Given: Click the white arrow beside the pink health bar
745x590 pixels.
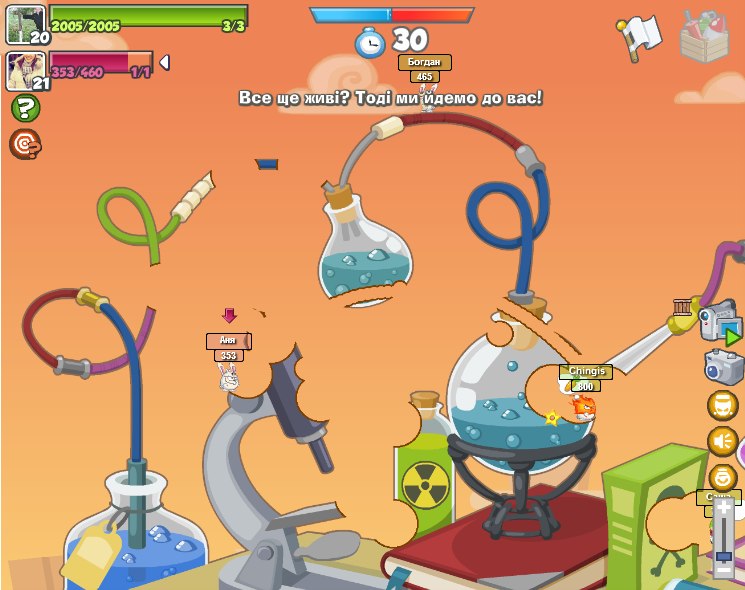Looking at the screenshot, I should (x=164, y=62).
